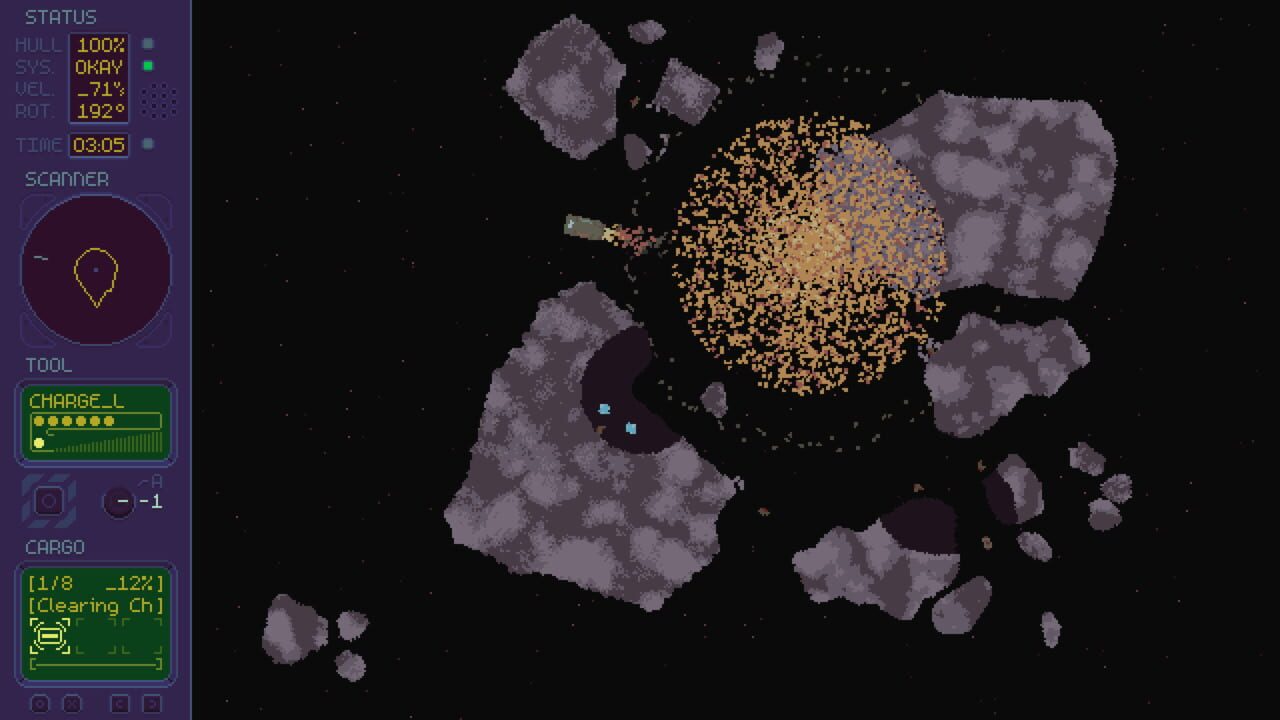Image resolution: width=1280 pixels, height=720 pixels.
Task: Click the left chevron under the cargo panel
Action: [122, 705]
